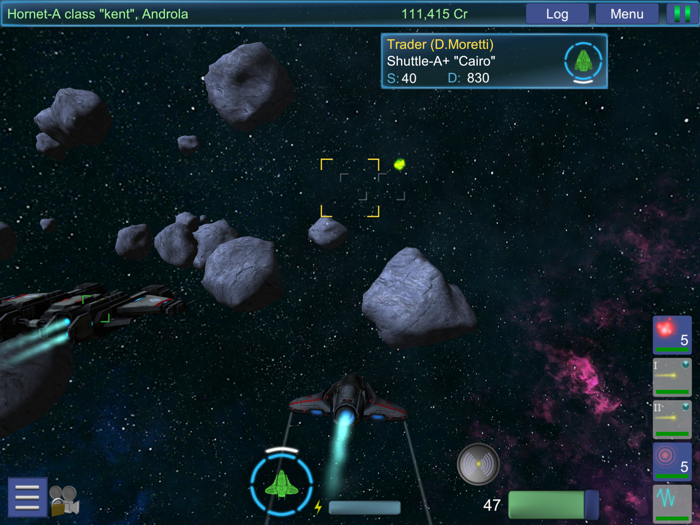
Task: Trigger the cyan waveform jammer slot
Action: click(672, 500)
